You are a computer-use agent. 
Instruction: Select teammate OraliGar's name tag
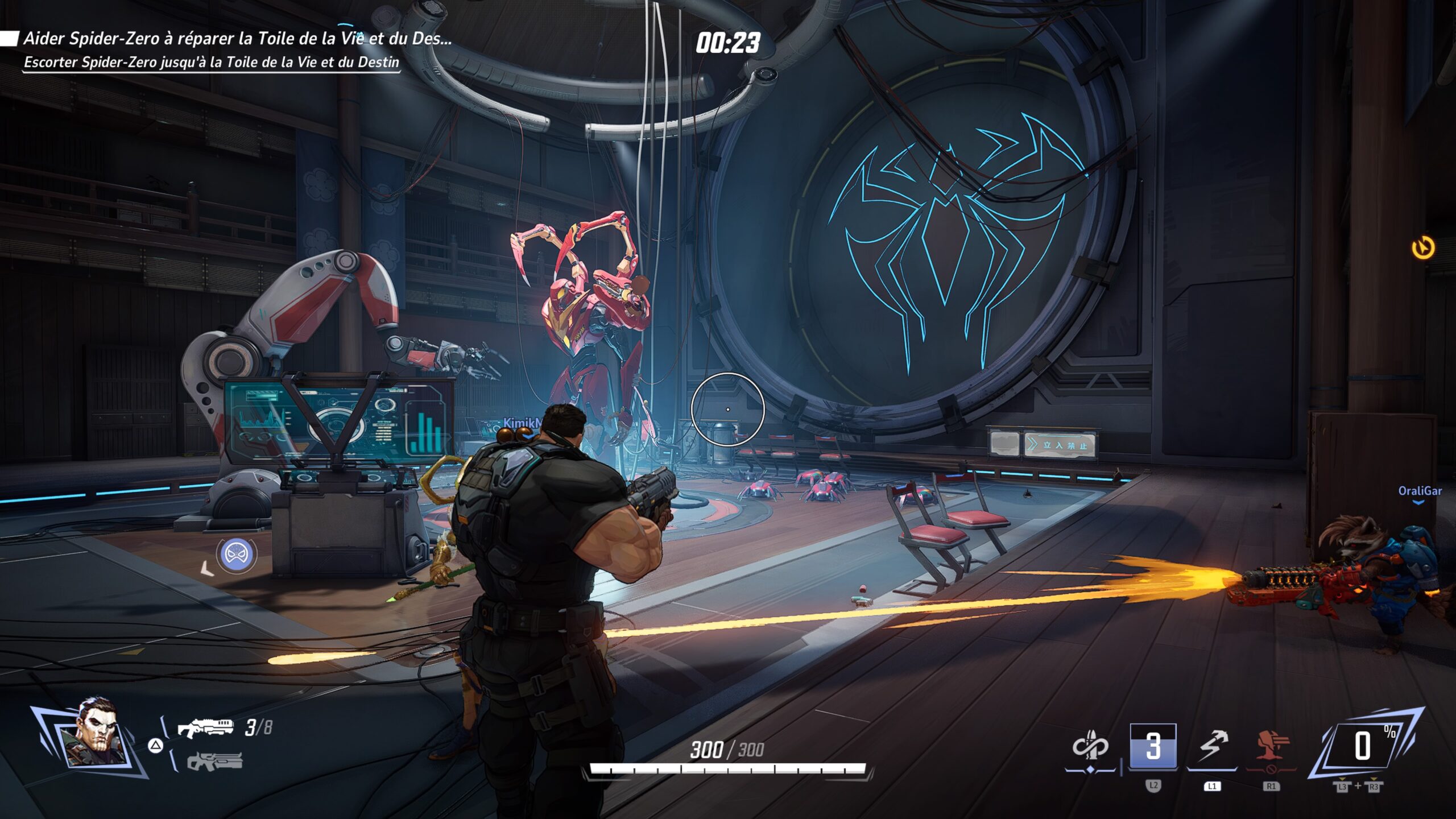1420,491
